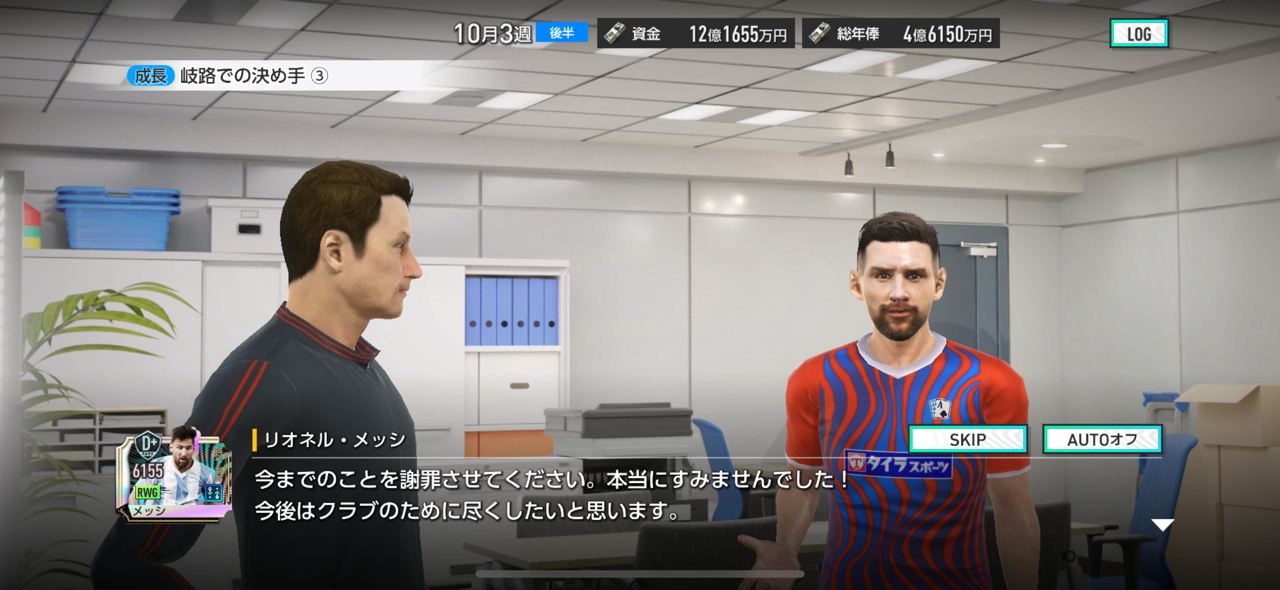The image size is (1280, 590).
Task: Skip the conversation with SKIP
Action: pyautogui.click(x=967, y=439)
